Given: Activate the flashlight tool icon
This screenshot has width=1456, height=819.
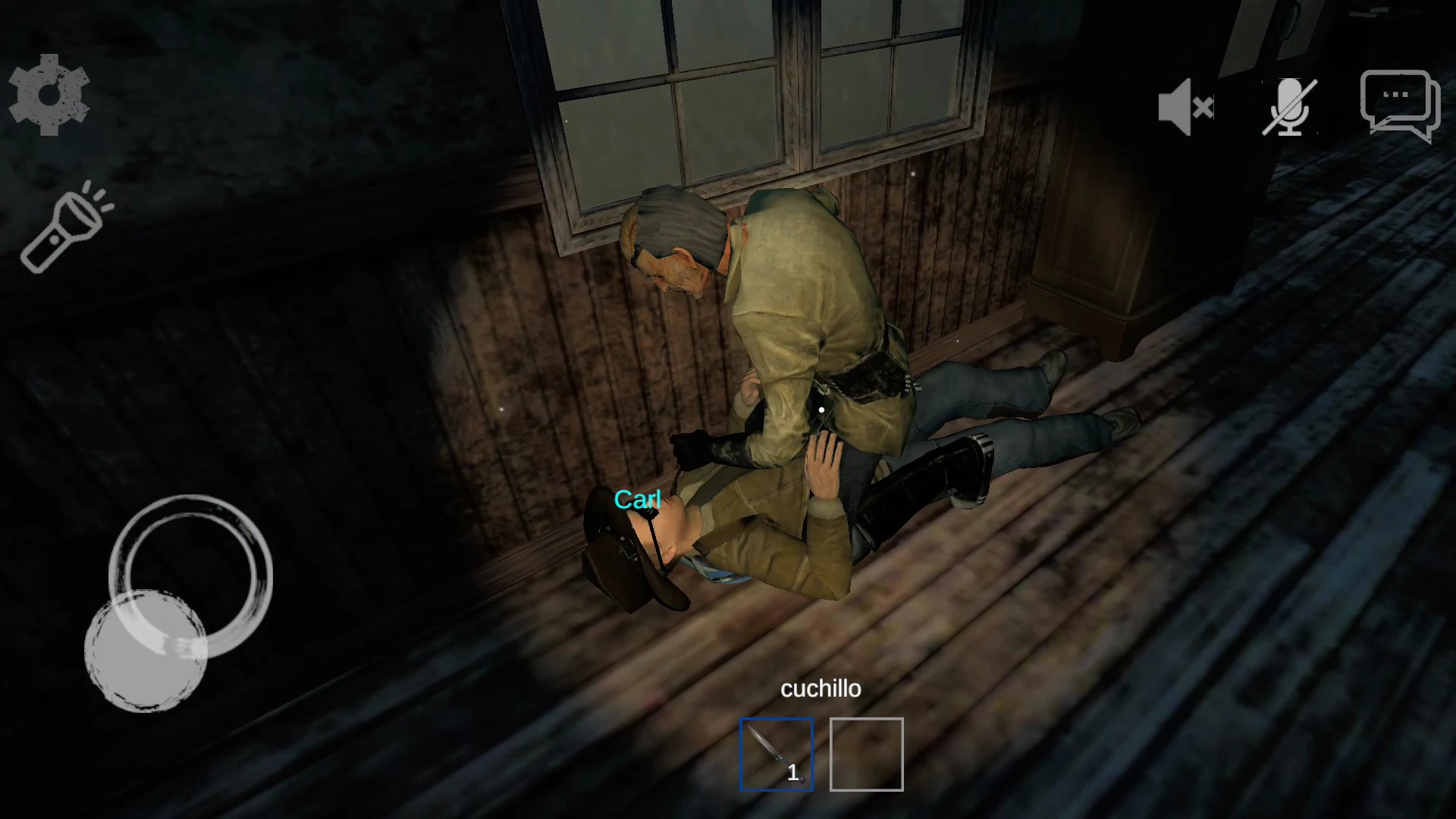Looking at the screenshot, I should coord(63,227).
